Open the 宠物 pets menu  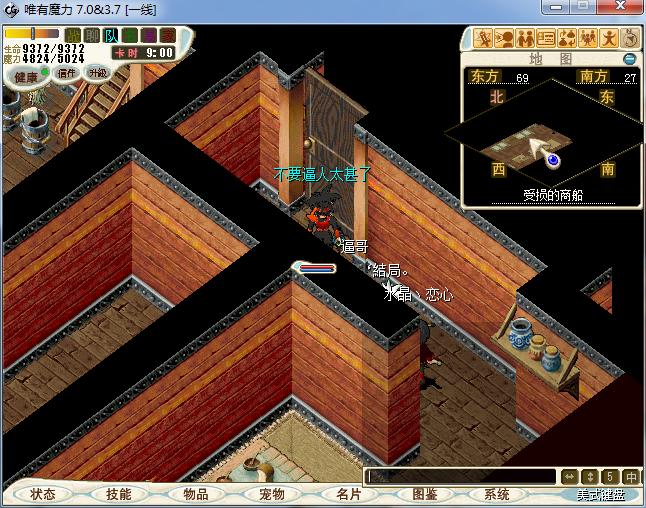271,494
